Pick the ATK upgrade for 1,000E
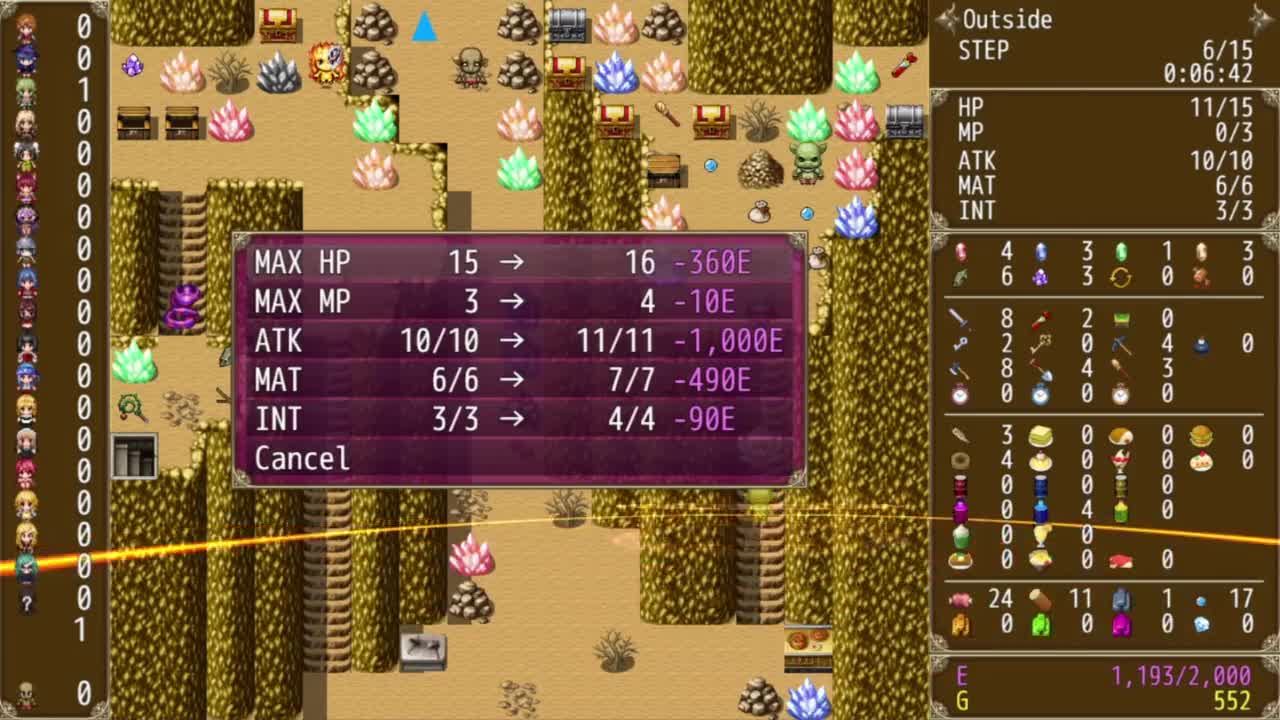The width and height of the screenshot is (1280, 720). tap(518, 341)
